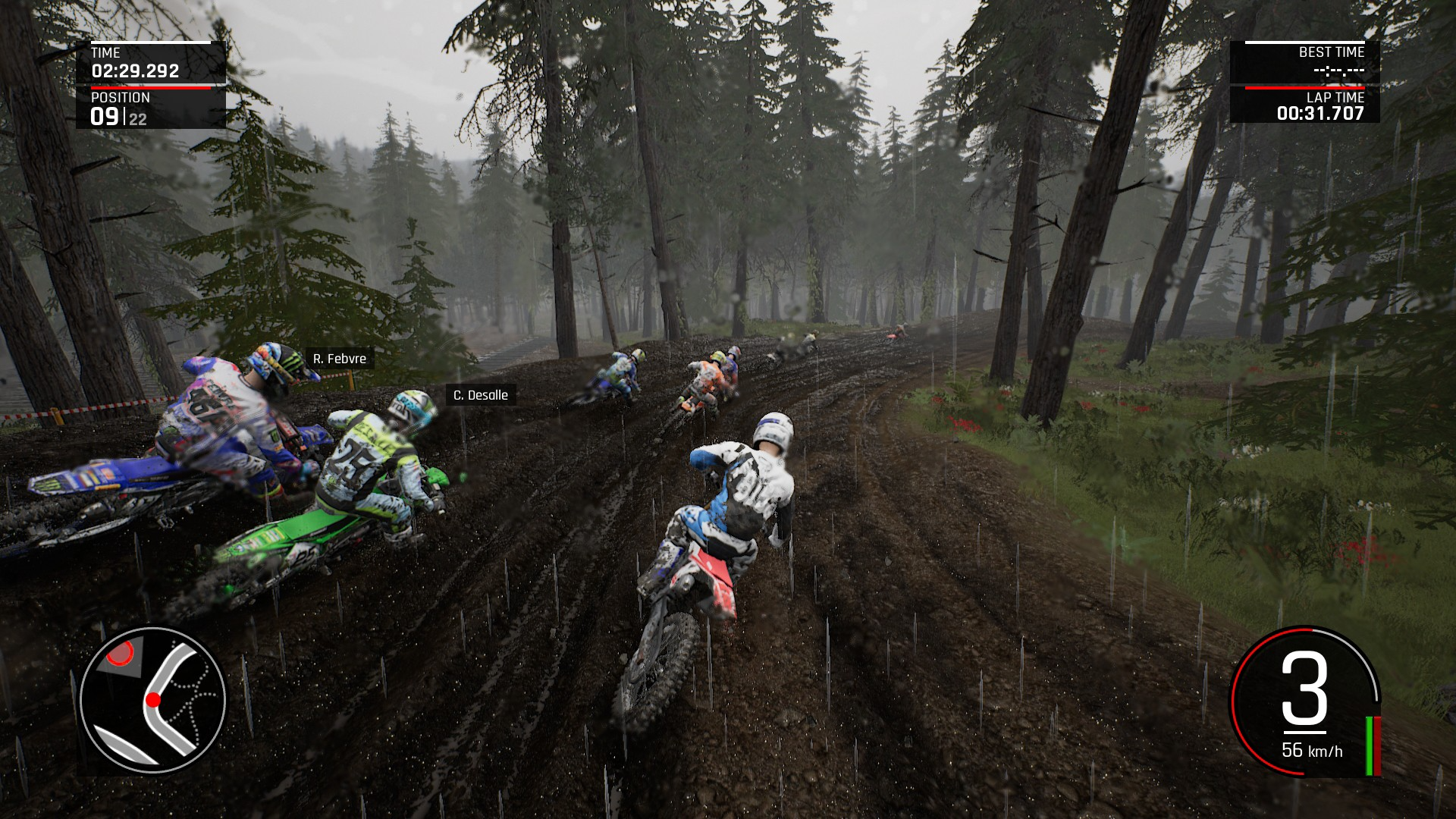Click the circular track minimap
Image resolution: width=1456 pixels, height=819 pixels.
152,700
